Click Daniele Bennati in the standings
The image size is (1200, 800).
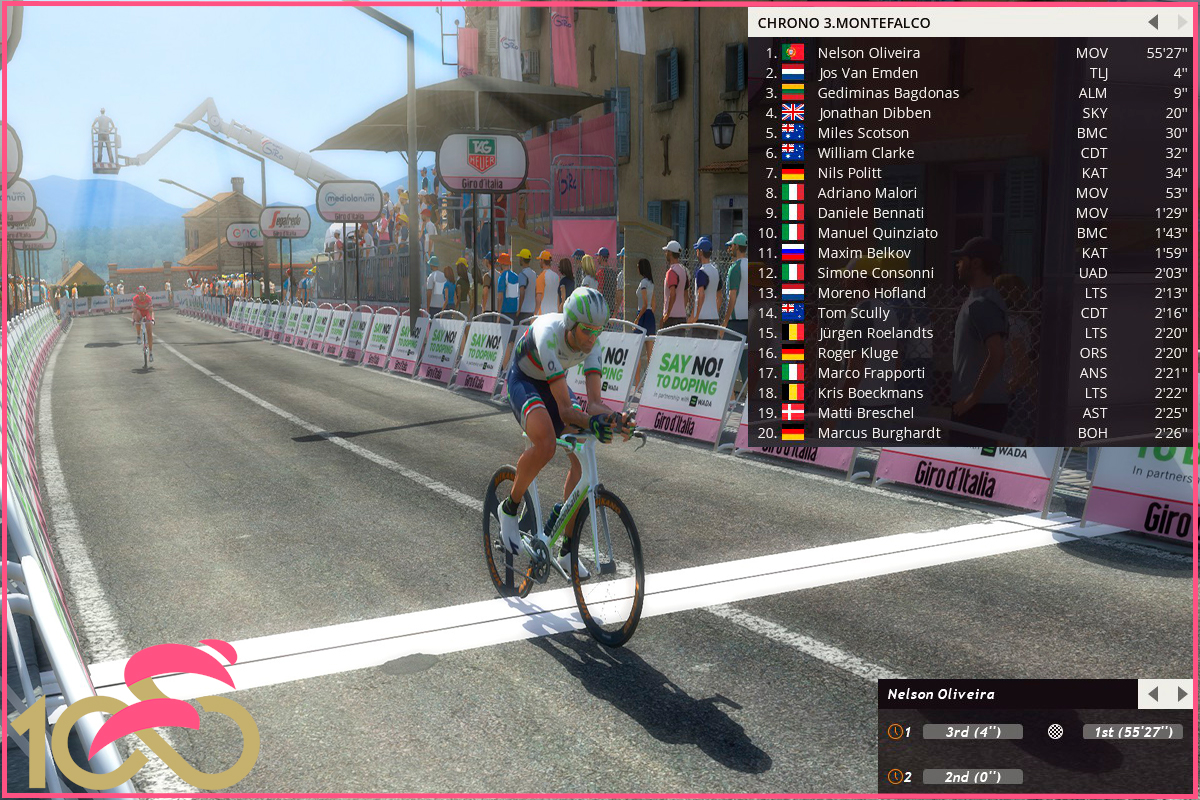(870, 213)
